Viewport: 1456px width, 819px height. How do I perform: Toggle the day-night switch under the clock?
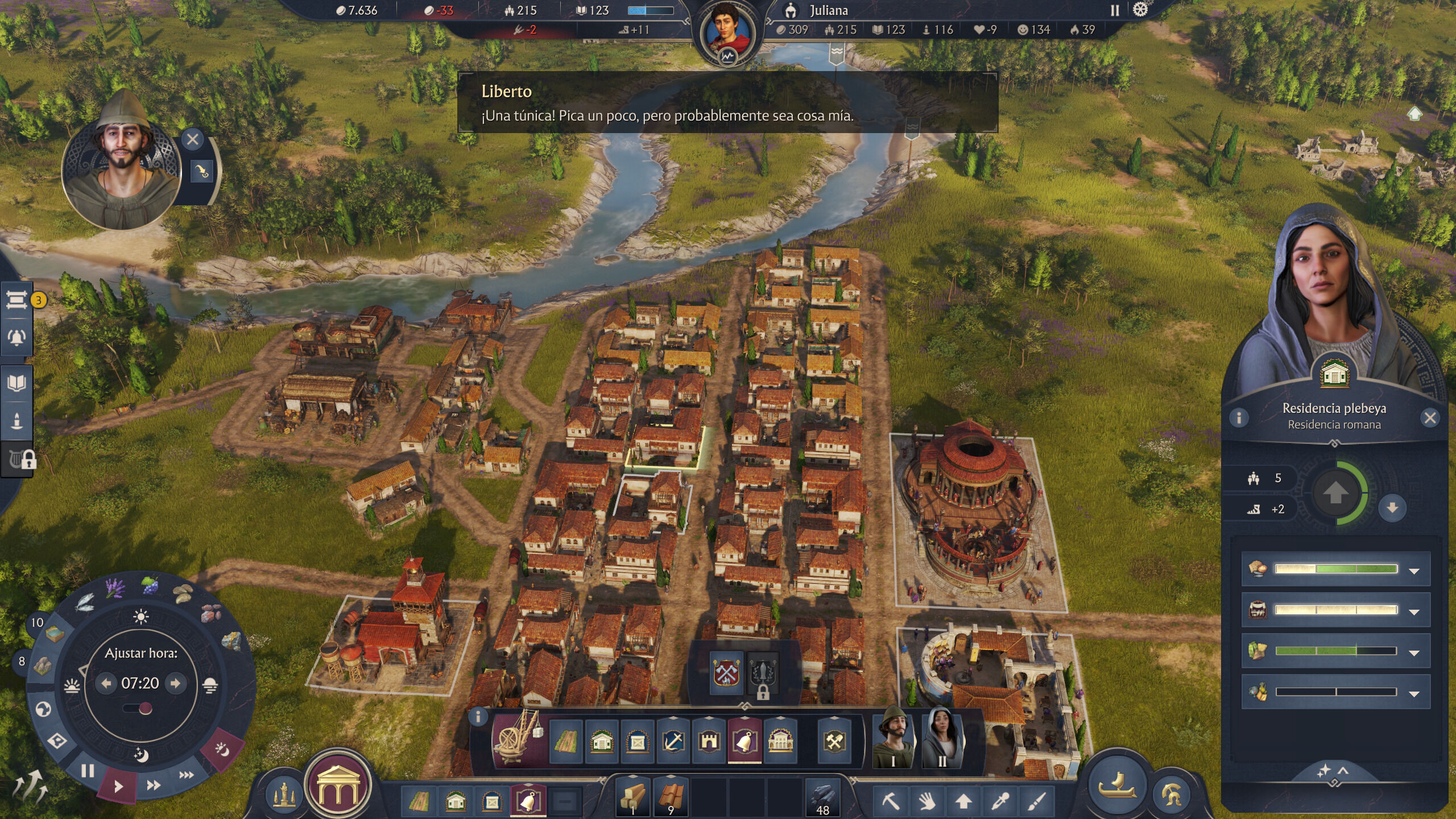click(x=138, y=709)
